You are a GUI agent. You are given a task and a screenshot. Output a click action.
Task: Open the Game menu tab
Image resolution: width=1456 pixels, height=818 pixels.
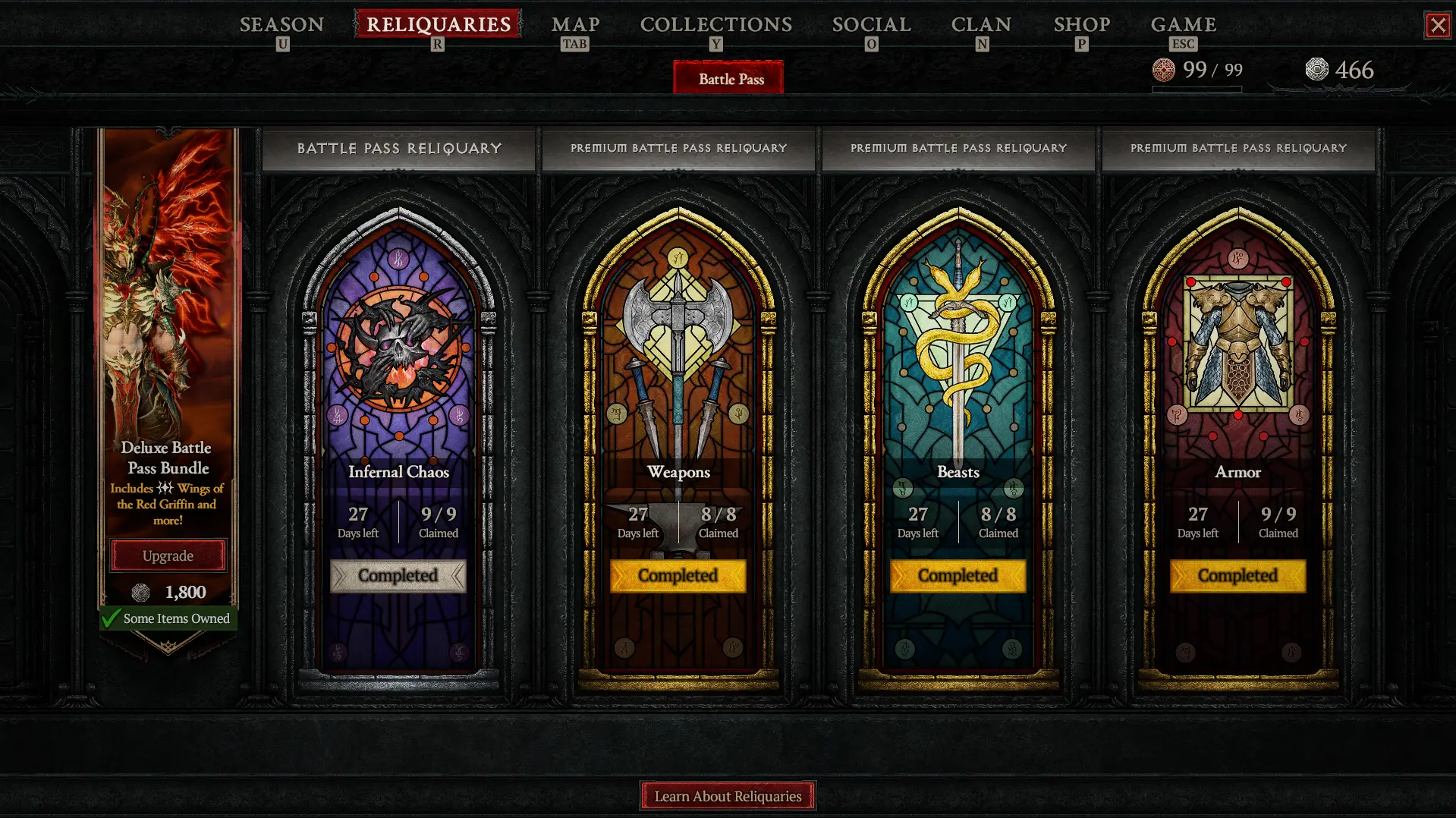click(1183, 25)
